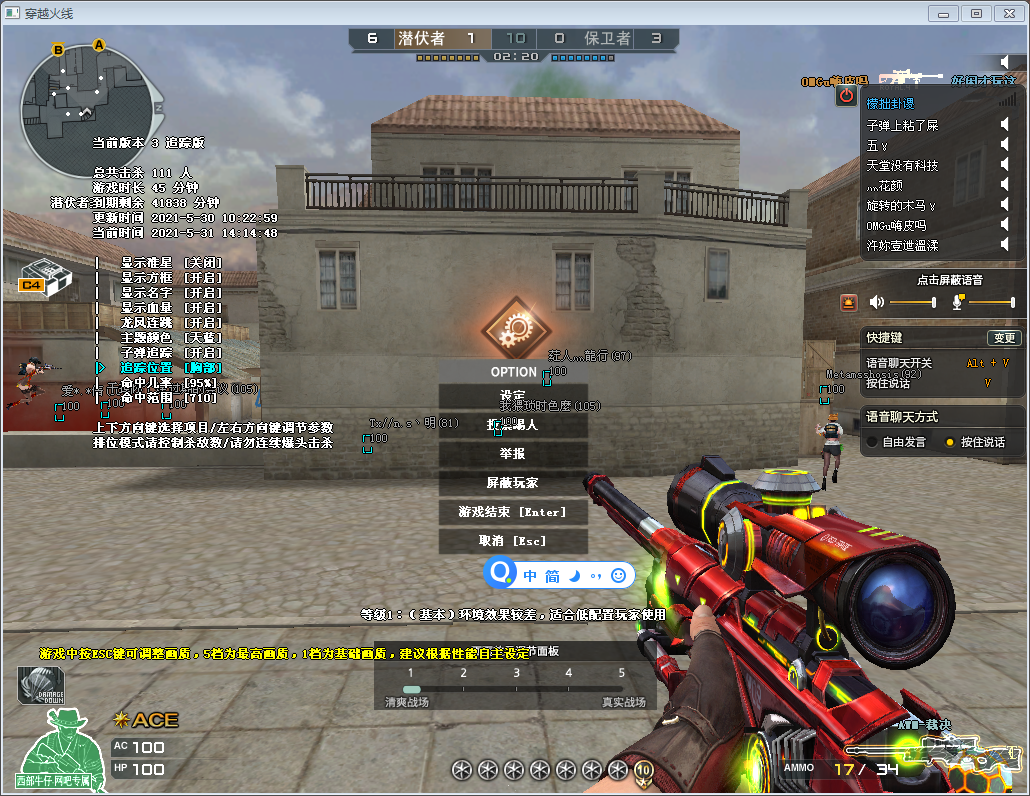The width and height of the screenshot is (1030, 796).
Task: Open 设定 in the OPTION menu
Action: [513, 396]
